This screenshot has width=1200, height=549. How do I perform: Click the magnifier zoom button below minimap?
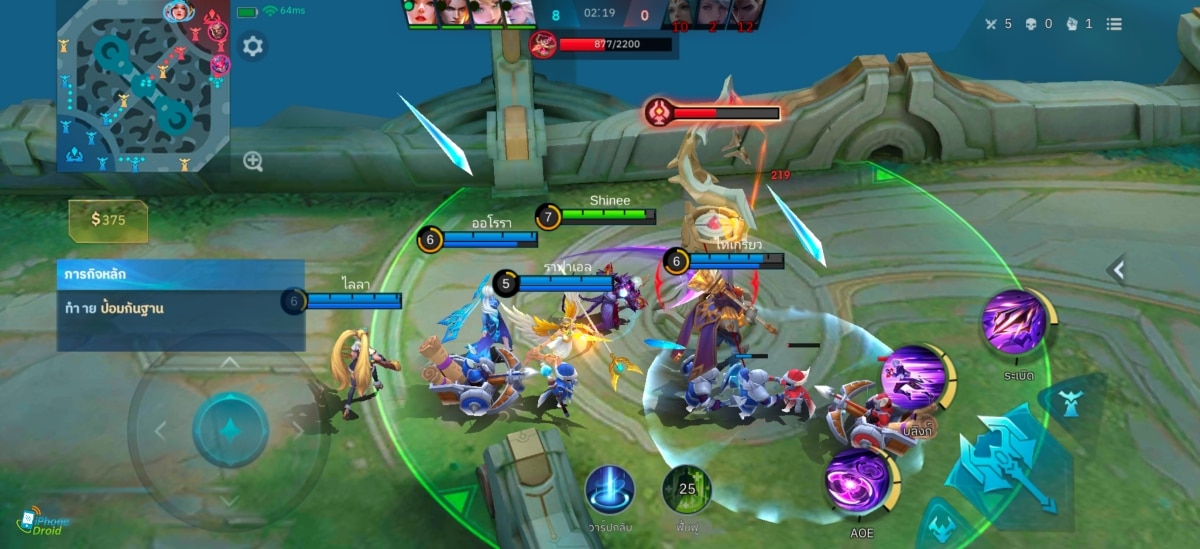tap(253, 162)
